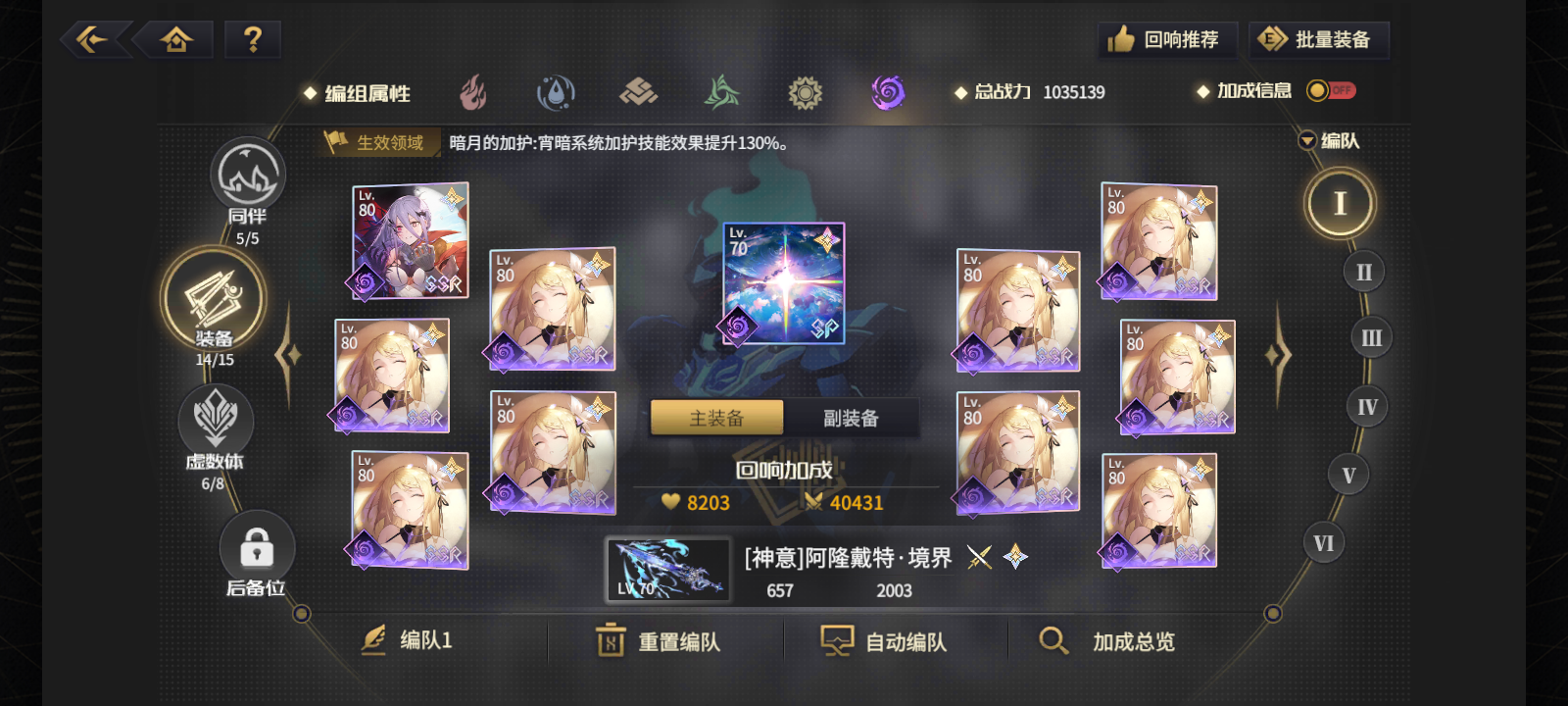Viewport: 1568px width, 706px height.
Task: Select team preset V radio option
Action: pyautogui.click(x=1348, y=474)
